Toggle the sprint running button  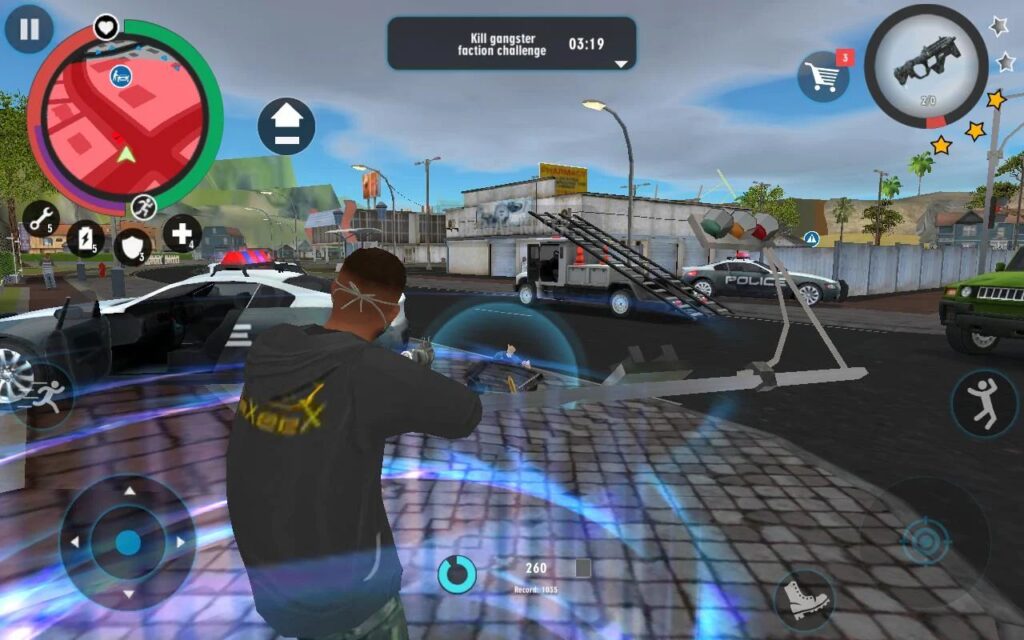(x=45, y=396)
